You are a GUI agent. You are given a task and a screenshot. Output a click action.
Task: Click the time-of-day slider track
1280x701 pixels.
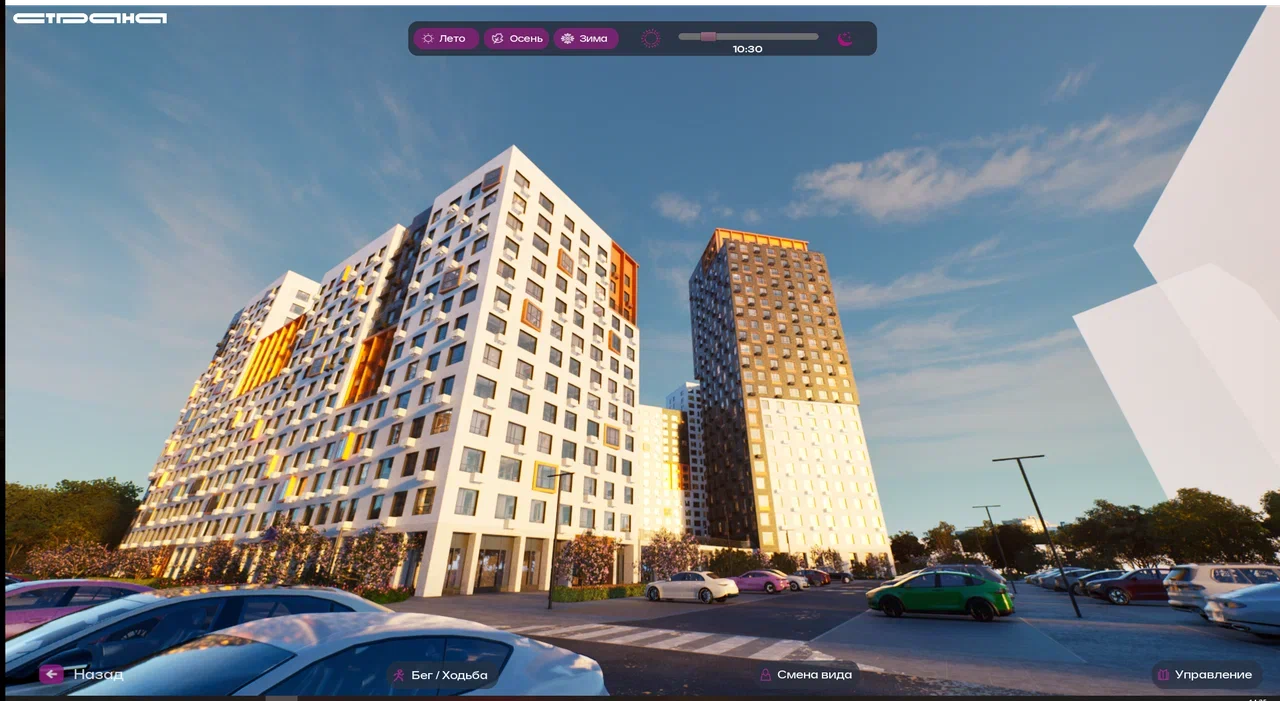pyautogui.click(x=748, y=37)
